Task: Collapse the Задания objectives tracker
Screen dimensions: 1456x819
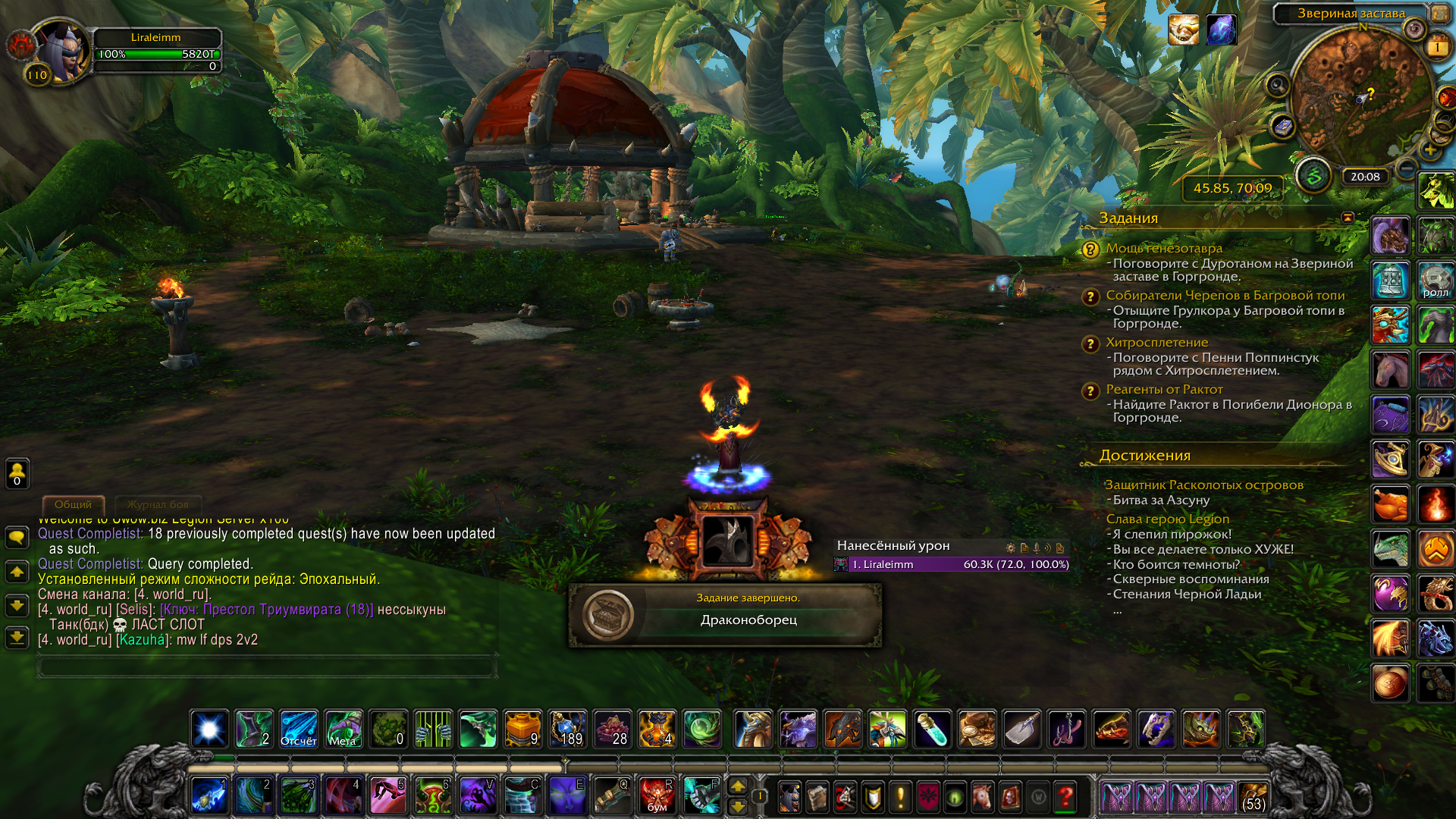Action: [x=1348, y=218]
